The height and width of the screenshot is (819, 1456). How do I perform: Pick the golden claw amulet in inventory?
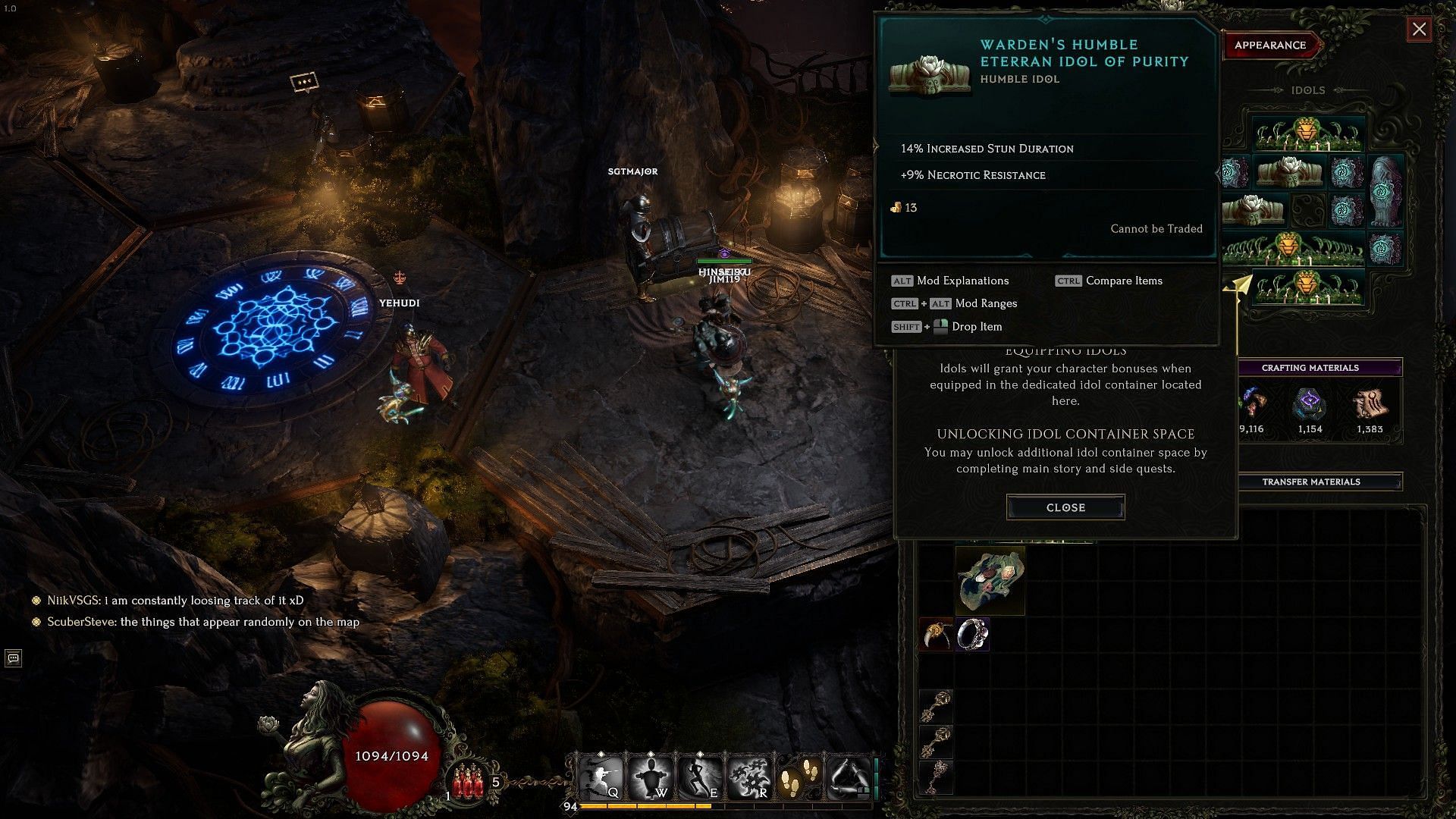point(936,634)
